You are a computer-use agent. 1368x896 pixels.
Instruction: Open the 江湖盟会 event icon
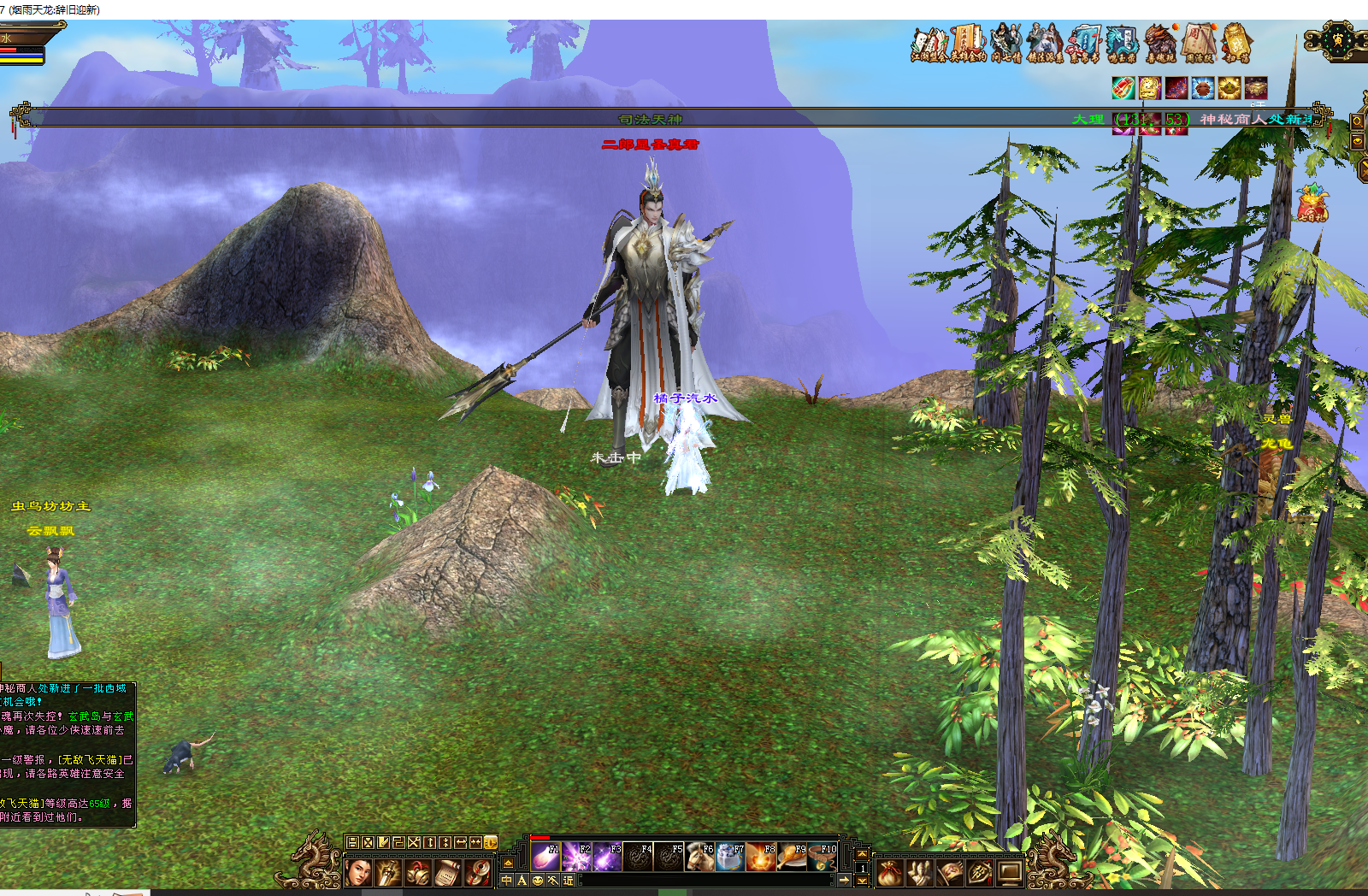[x=929, y=43]
